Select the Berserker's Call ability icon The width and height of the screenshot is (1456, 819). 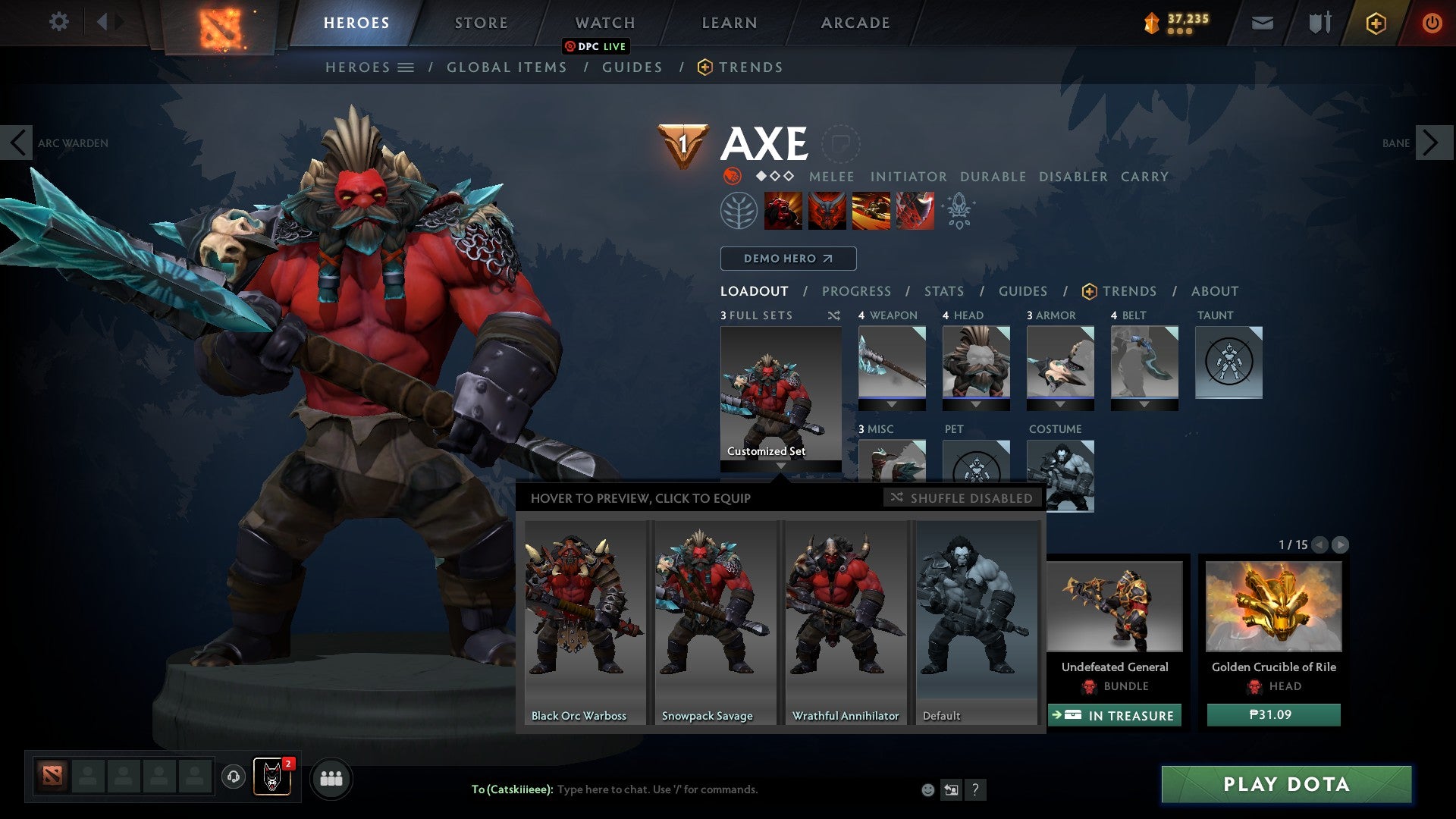[x=783, y=211]
